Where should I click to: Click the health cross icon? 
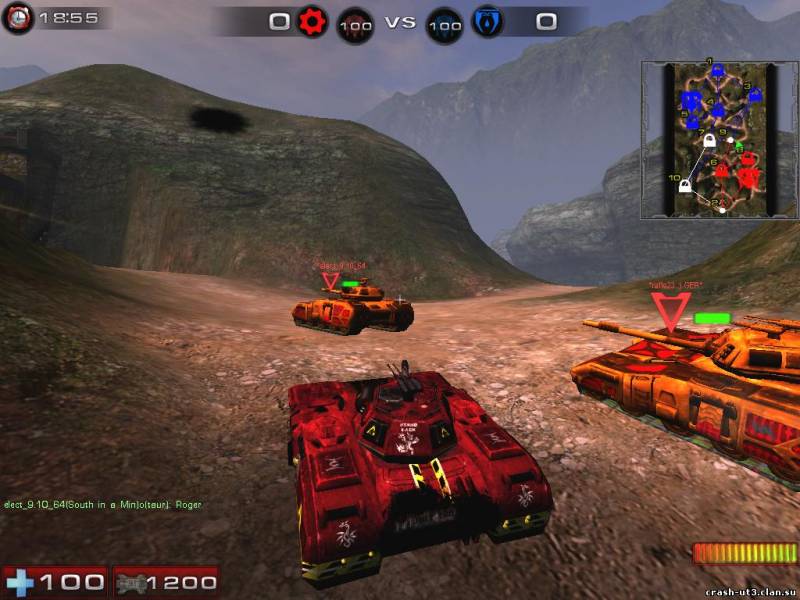click(x=20, y=582)
